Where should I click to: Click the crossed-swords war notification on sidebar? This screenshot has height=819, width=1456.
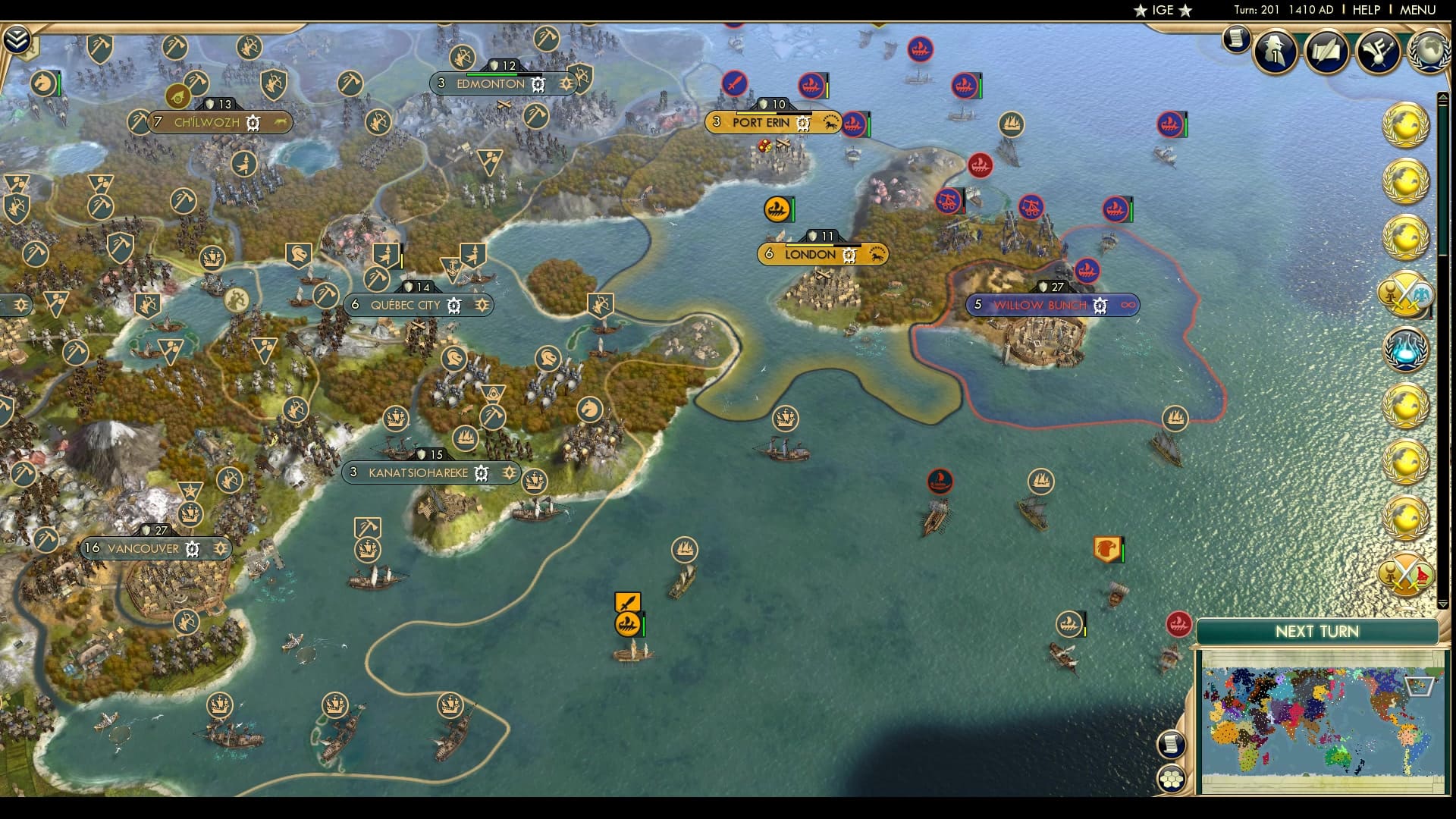[x=1407, y=296]
